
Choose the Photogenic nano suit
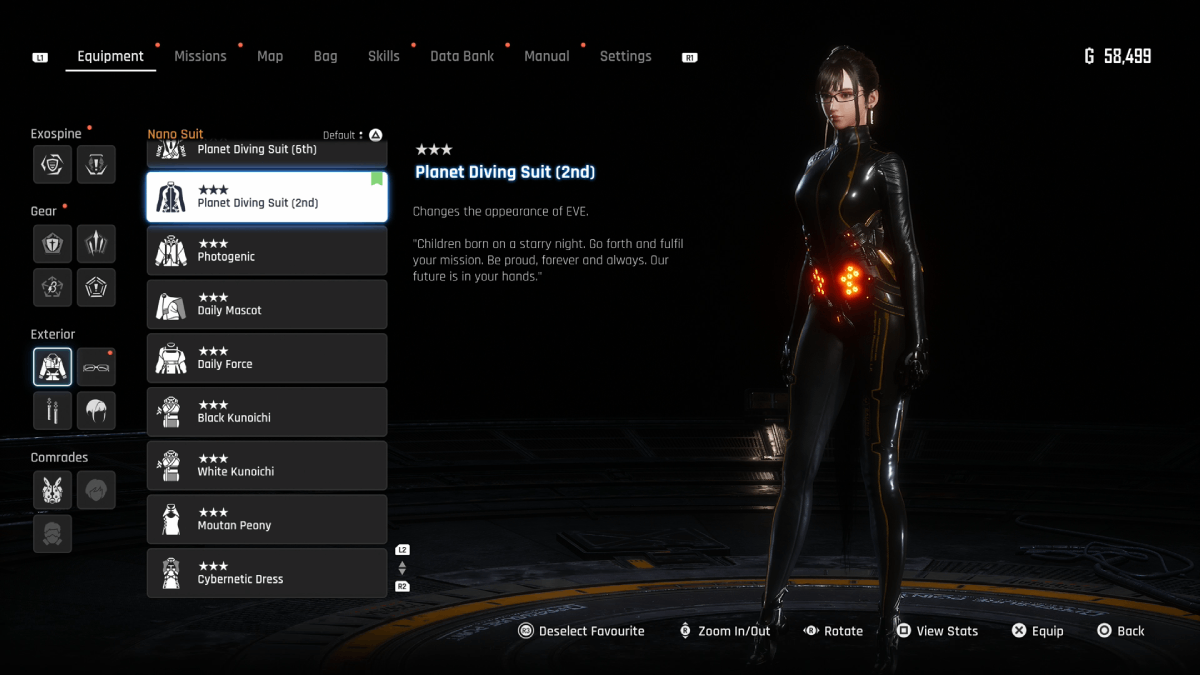point(266,251)
